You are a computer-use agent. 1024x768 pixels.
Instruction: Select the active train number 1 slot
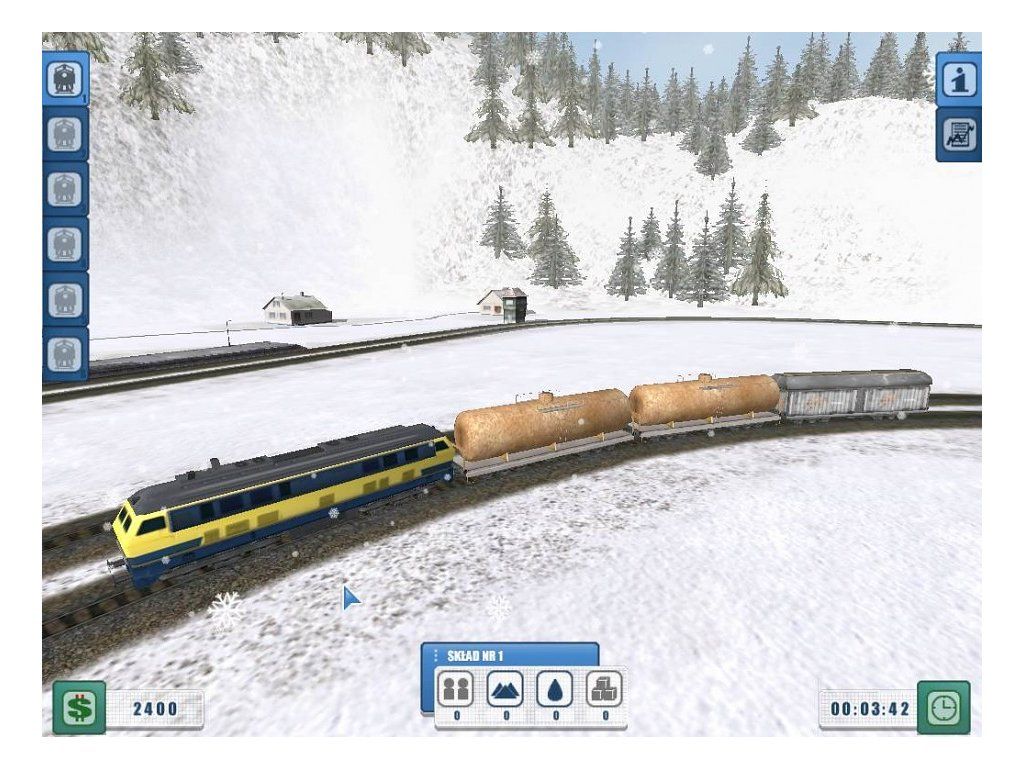coord(66,78)
